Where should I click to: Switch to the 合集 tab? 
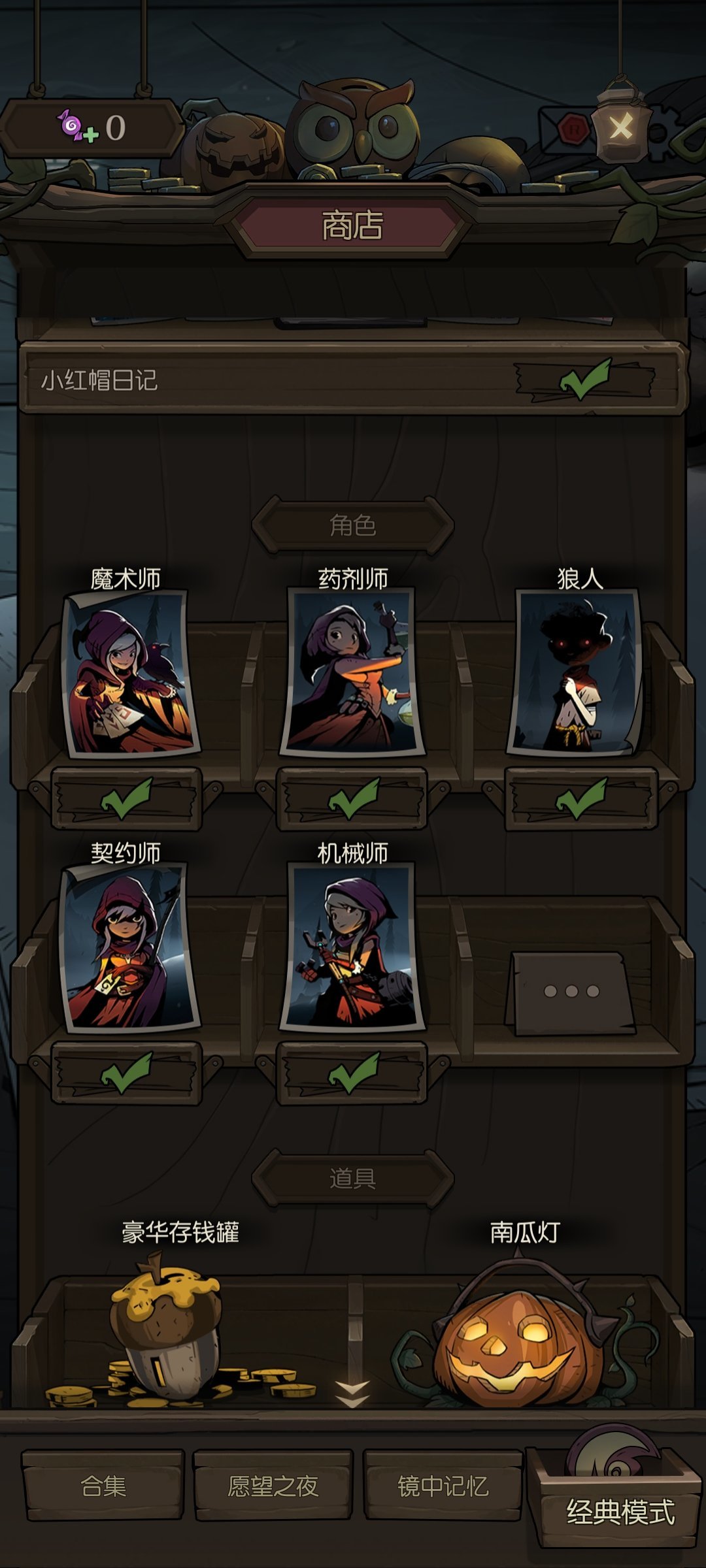103,1486
